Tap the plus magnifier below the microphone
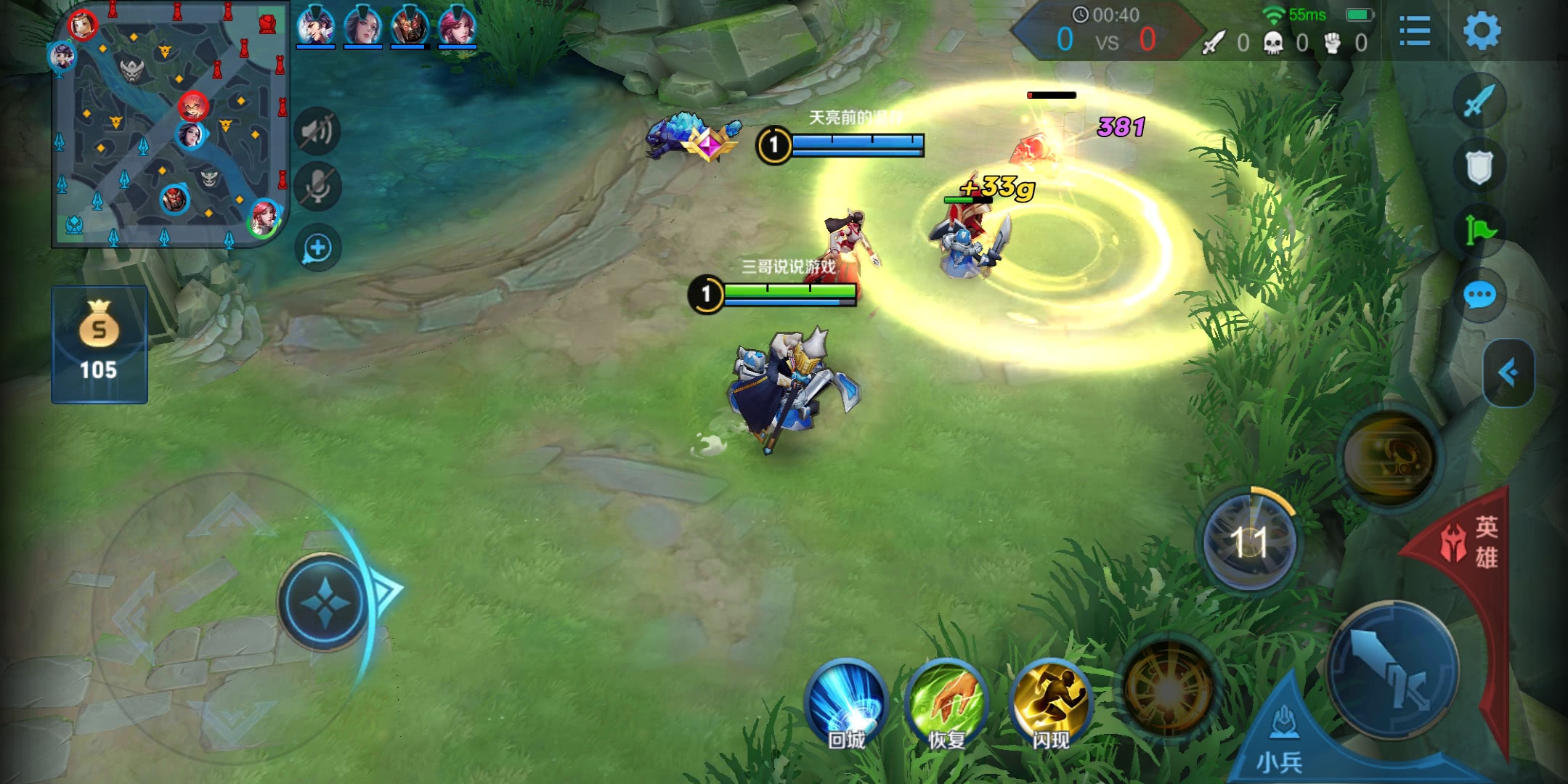The height and width of the screenshot is (784, 1568). pyautogui.click(x=317, y=248)
